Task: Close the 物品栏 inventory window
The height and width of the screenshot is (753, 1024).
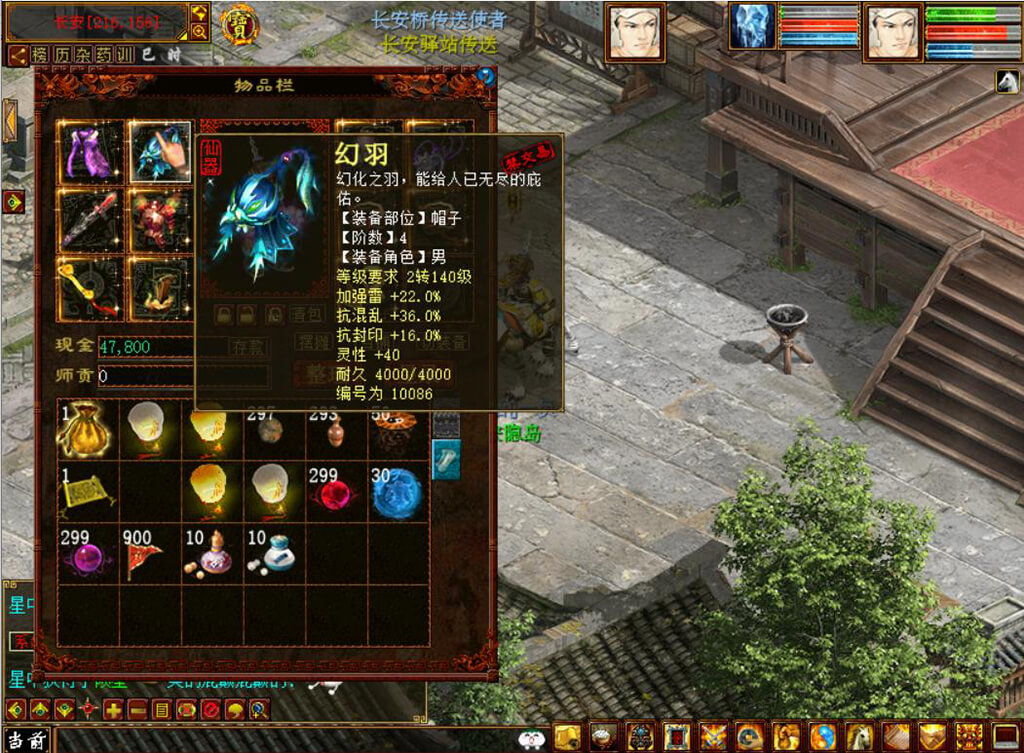Action: [486, 75]
